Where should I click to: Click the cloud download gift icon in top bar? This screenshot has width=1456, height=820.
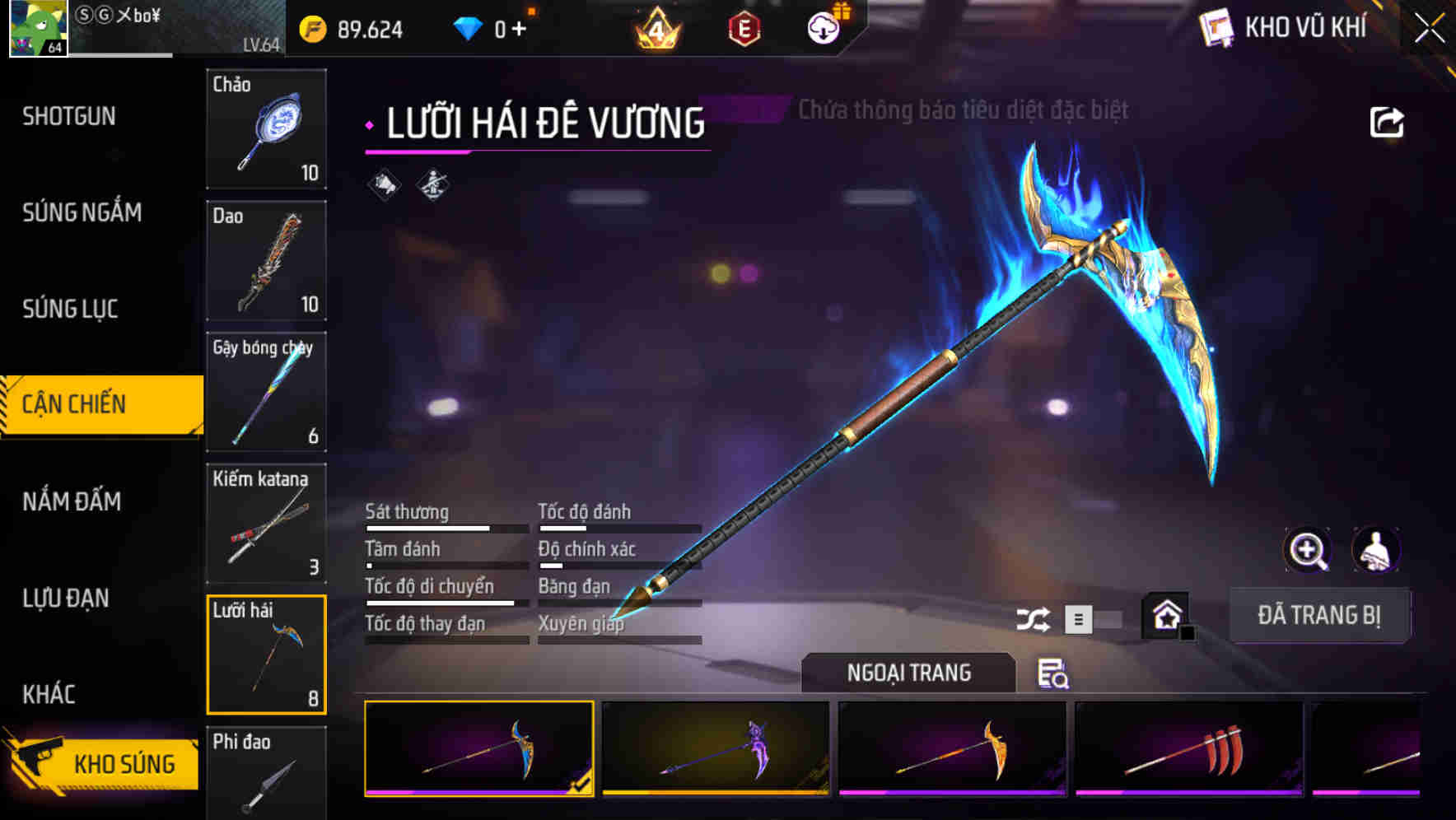click(x=824, y=26)
